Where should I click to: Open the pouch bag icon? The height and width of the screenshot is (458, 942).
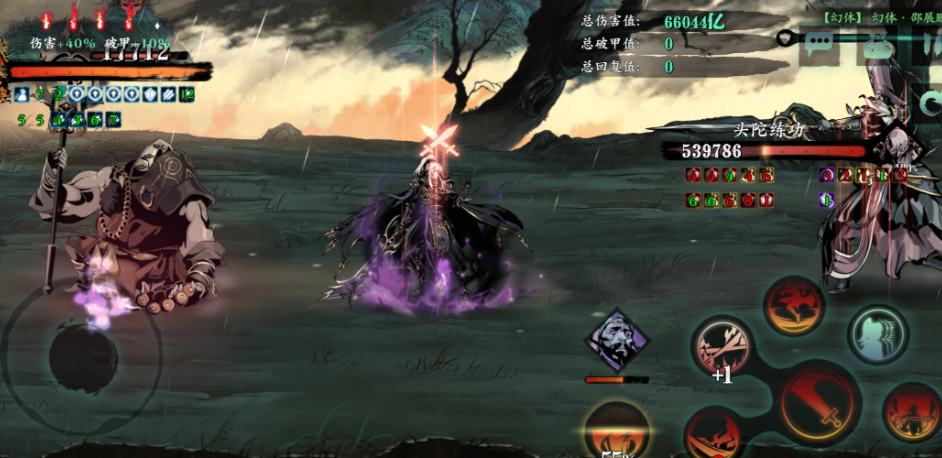pos(877,45)
